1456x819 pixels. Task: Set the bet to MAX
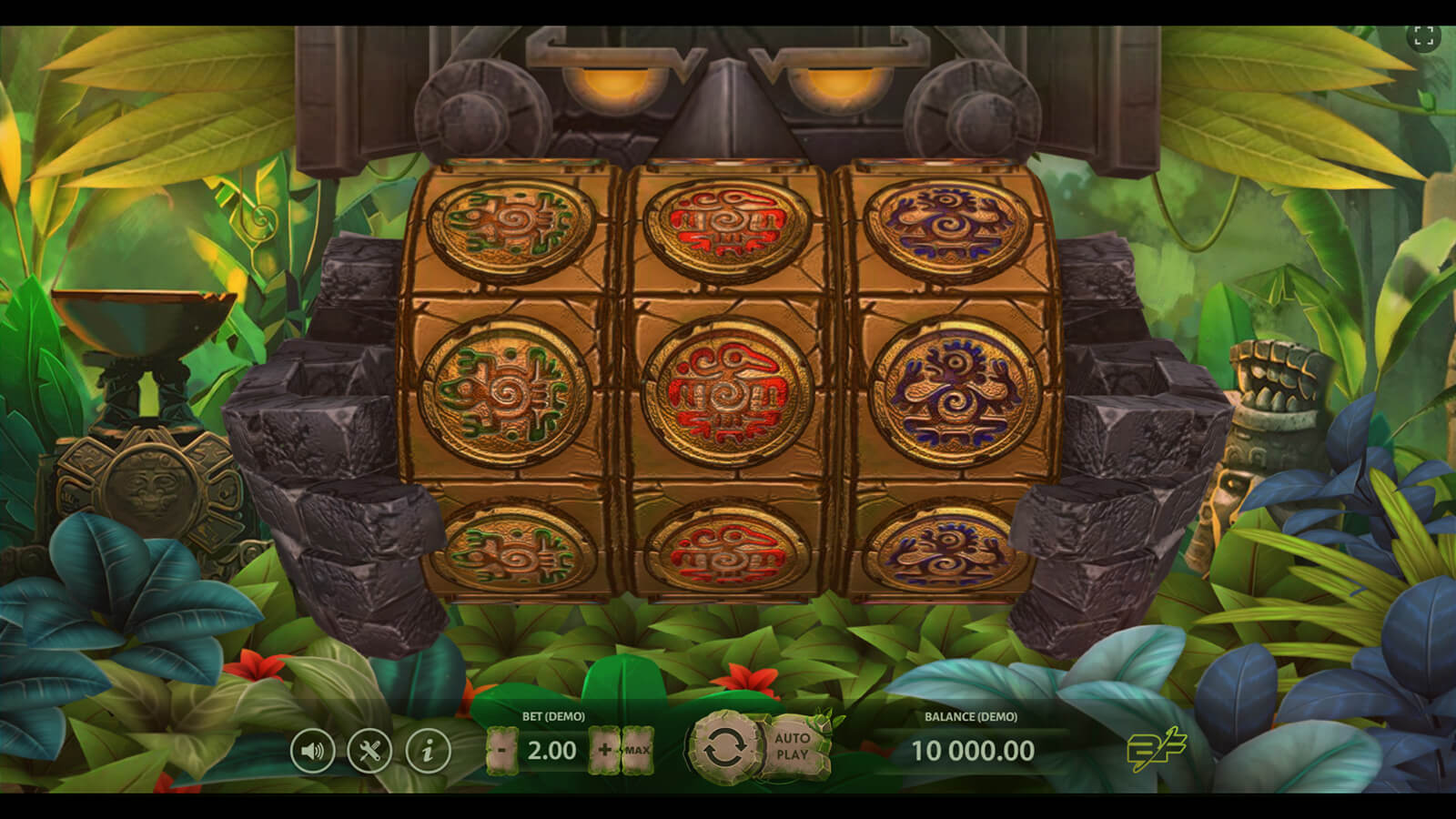[637, 751]
